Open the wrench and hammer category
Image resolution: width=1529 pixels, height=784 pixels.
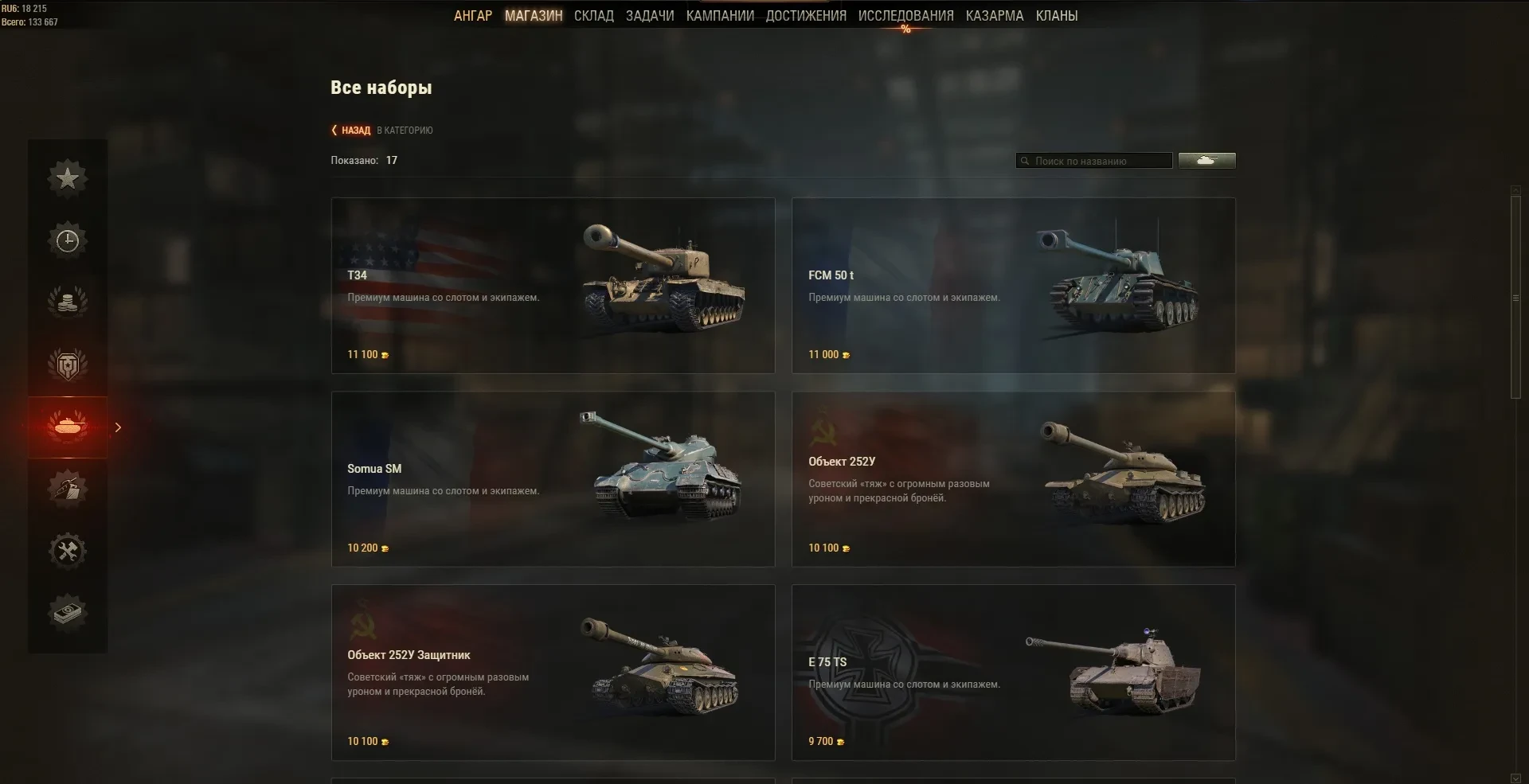pyautogui.click(x=68, y=551)
